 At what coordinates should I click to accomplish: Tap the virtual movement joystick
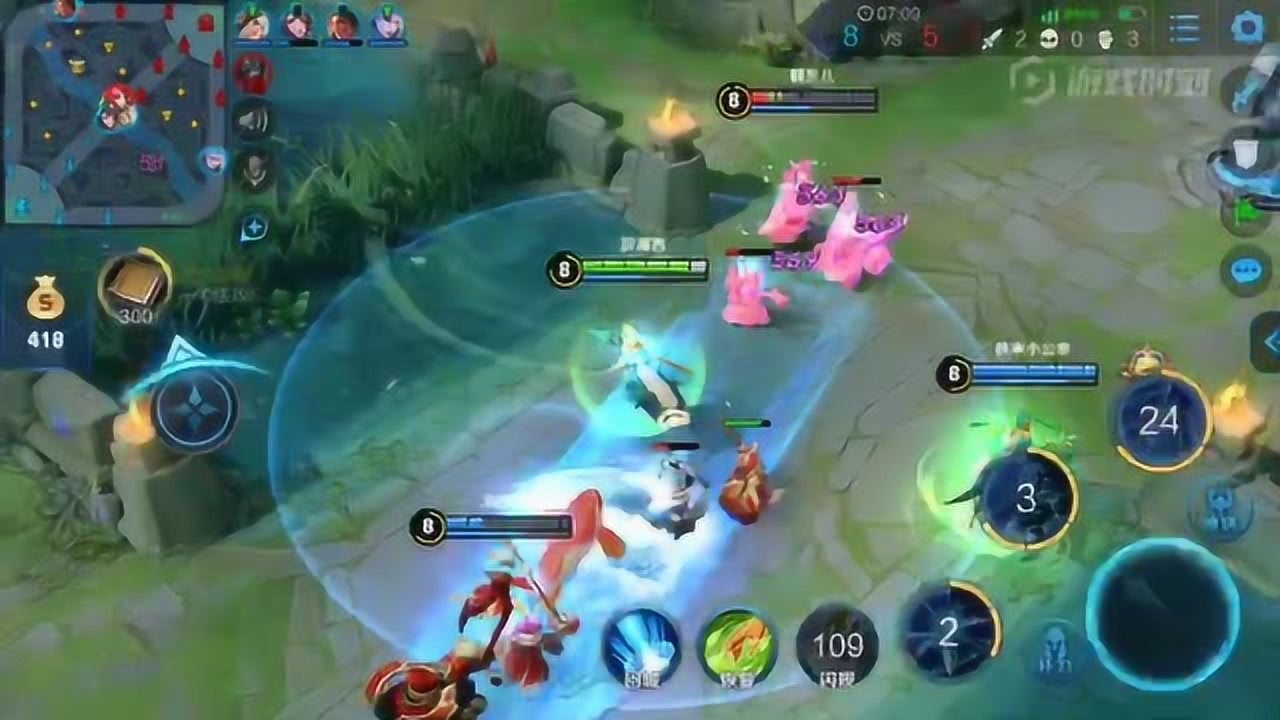[194, 410]
